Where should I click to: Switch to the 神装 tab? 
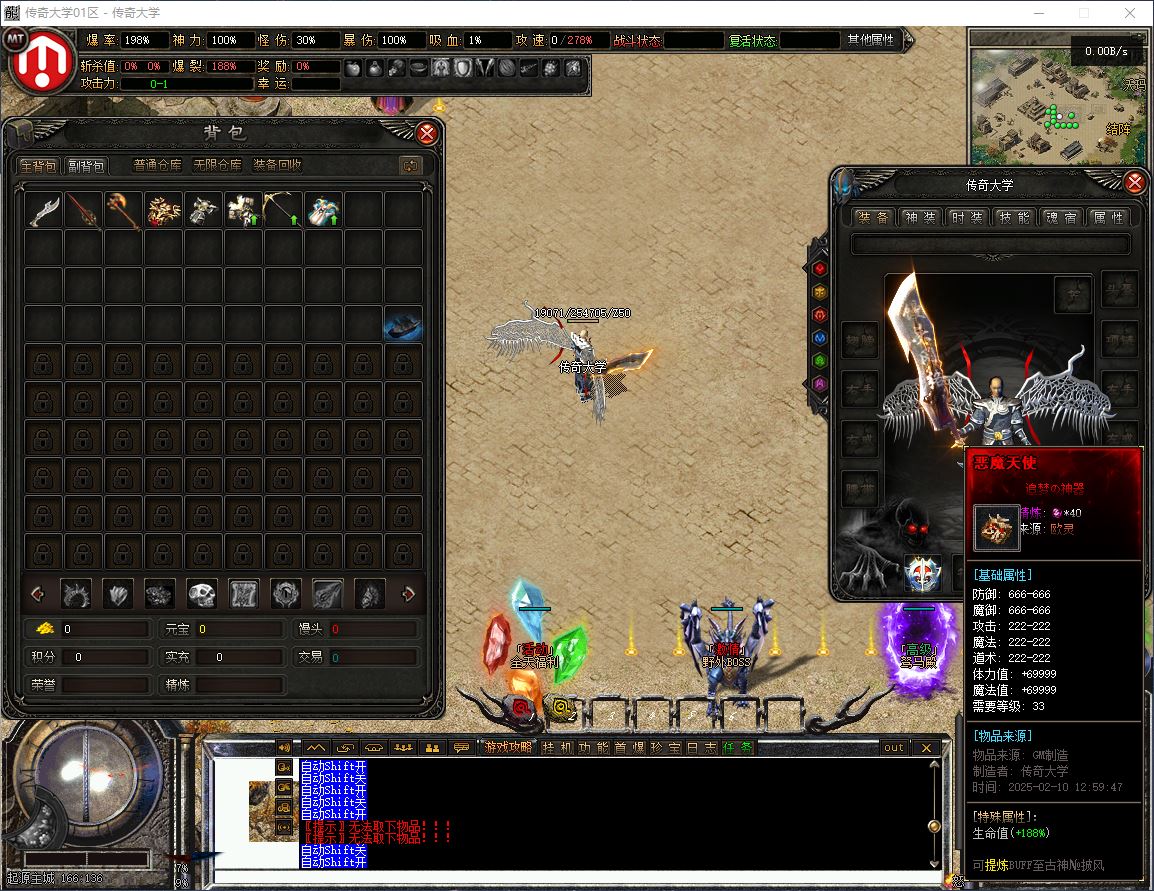tap(919, 217)
